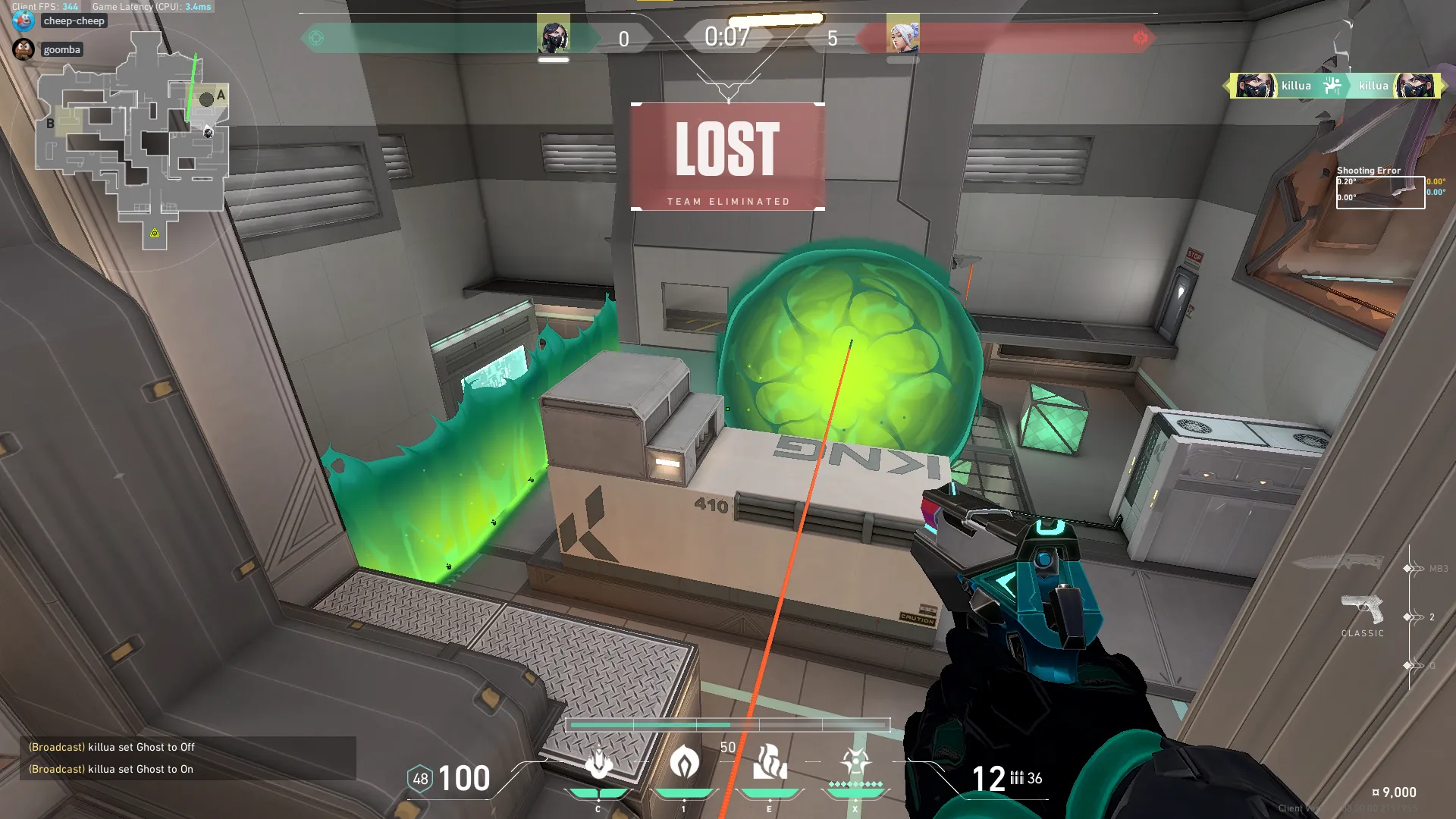The height and width of the screenshot is (819, 1456).
Task: Trigger the Toxic Screen ability icon
Action: [x=770, y=763]
